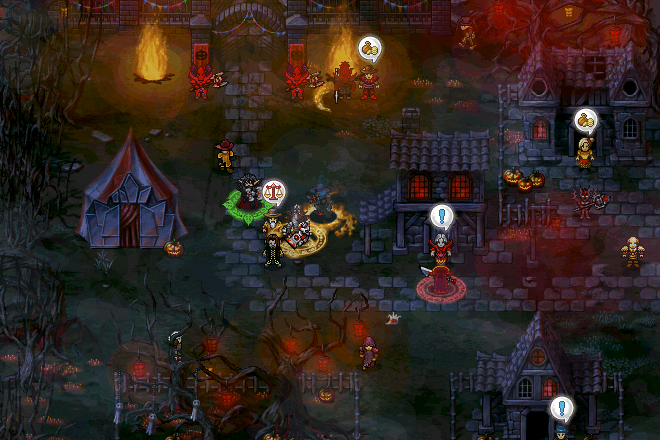The width and height of the screenshot is (660, 440).
Task: Select the quest exclamation bubble over the red-caped NPC
Action: click(442, 215)
